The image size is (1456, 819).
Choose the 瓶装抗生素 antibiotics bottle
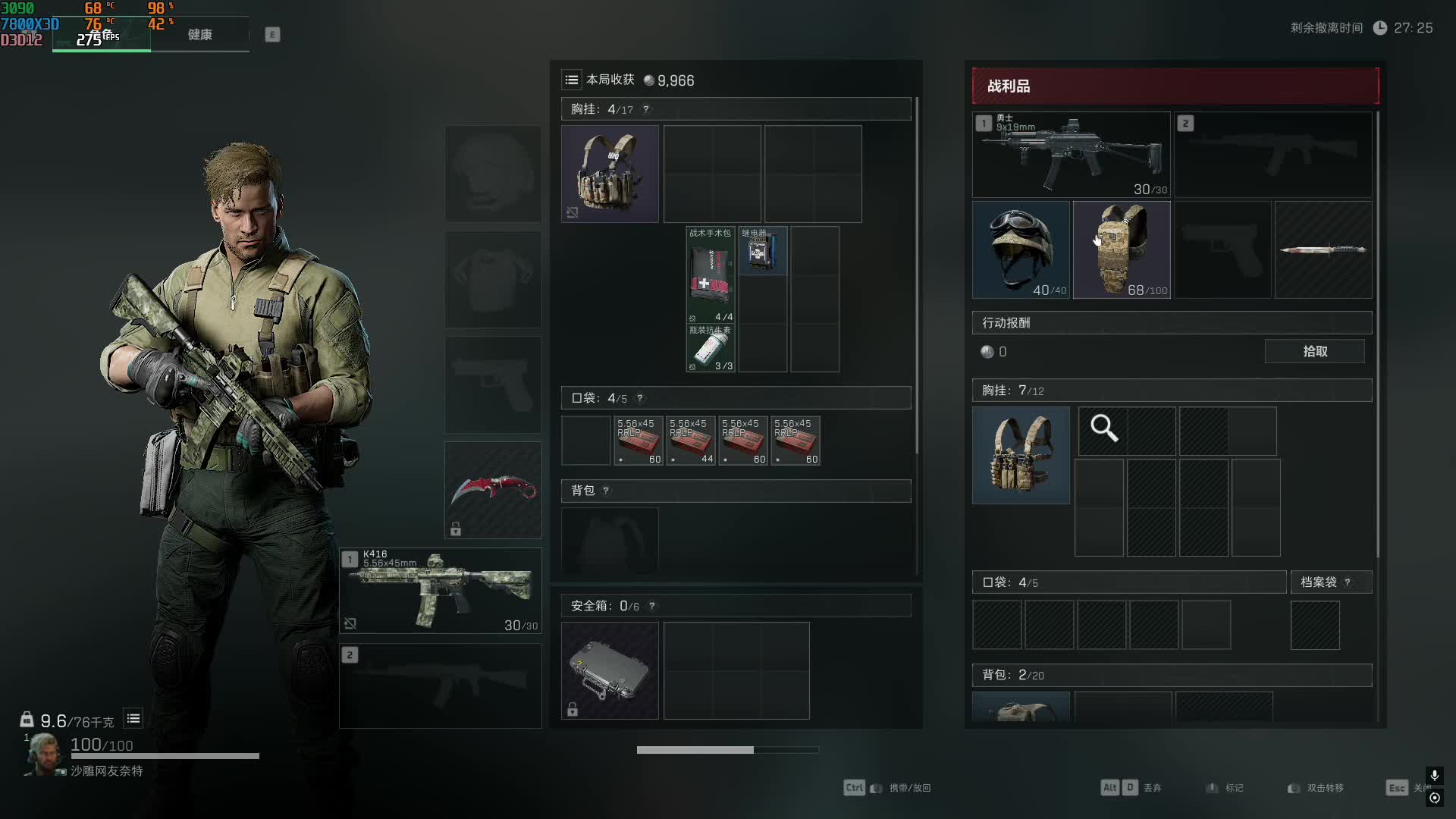[711, 349]
